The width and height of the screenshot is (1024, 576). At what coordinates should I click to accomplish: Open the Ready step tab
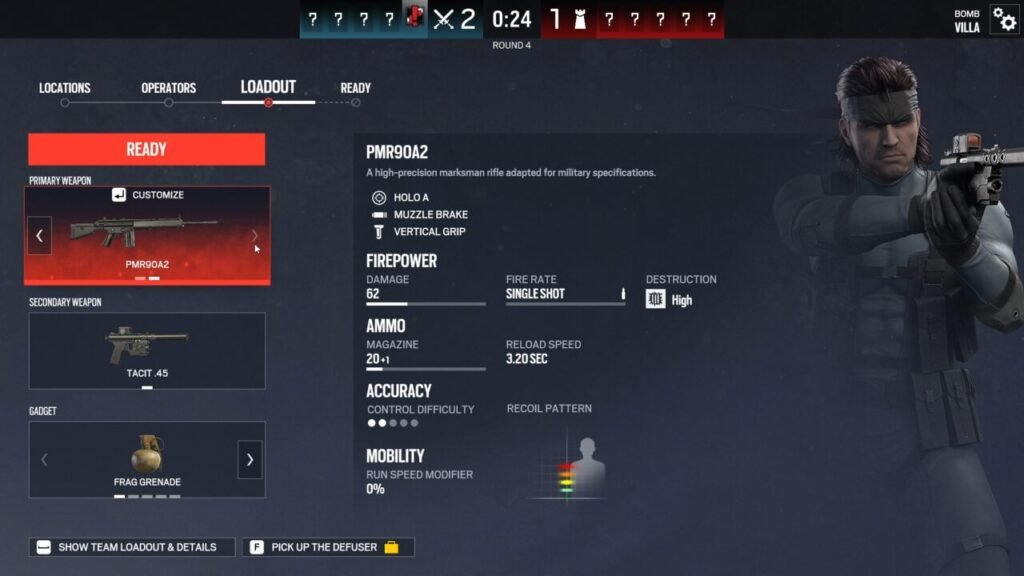pos(355,89)
